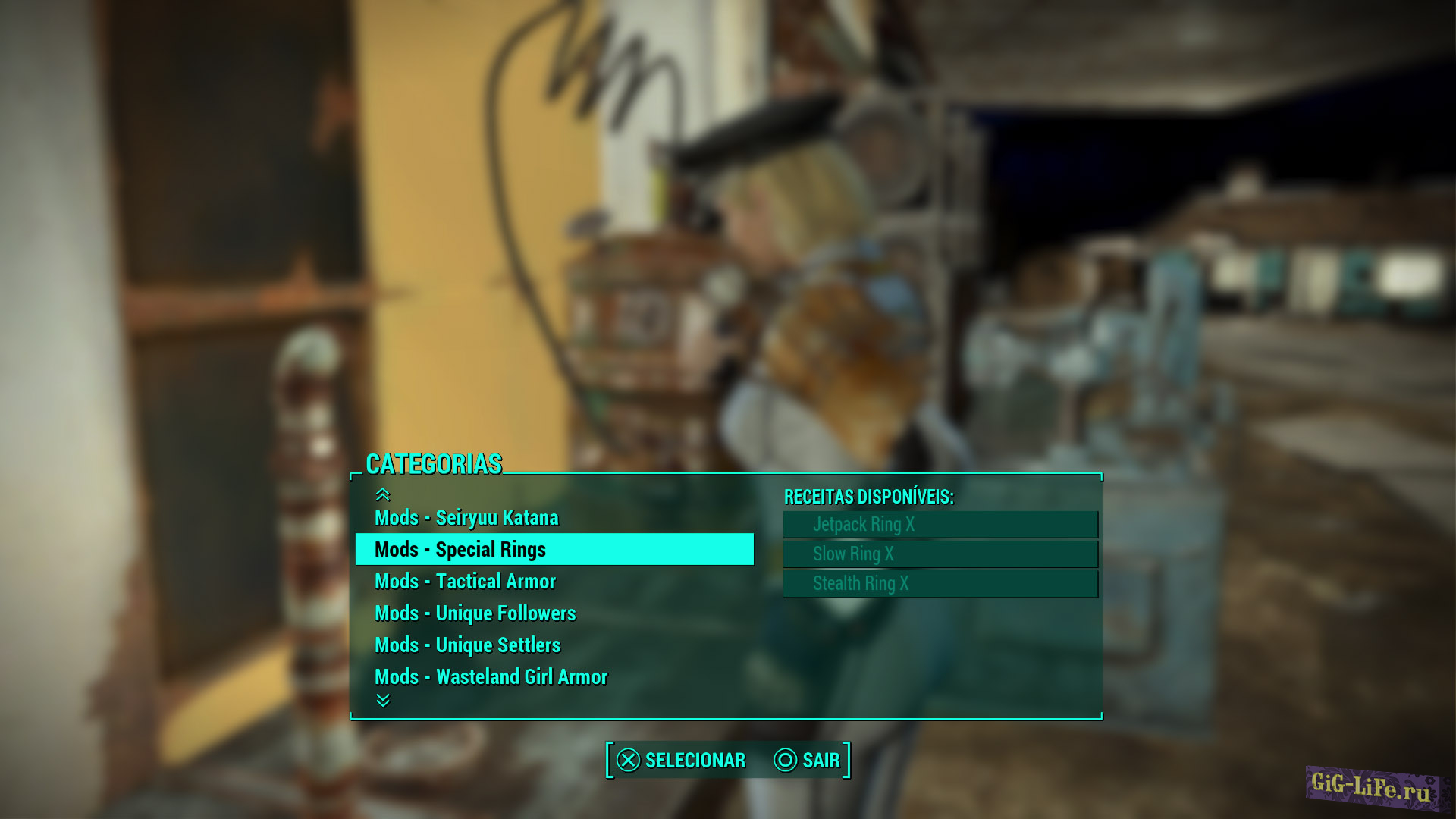The image size is (1456, 819).
Task: Select the Slow Ring X recipe
Action: 940,554
